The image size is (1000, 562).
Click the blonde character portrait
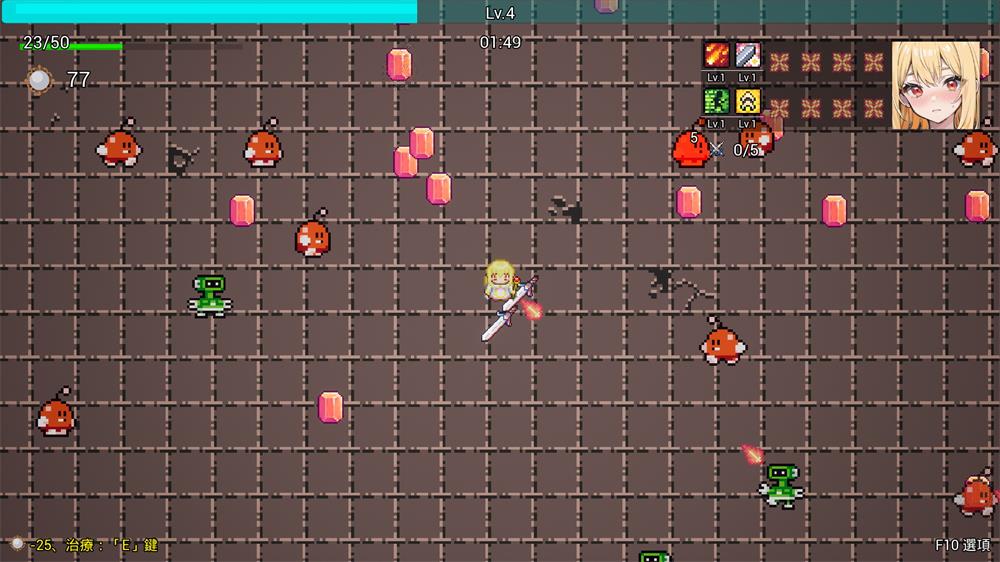(x=935, y=85)
